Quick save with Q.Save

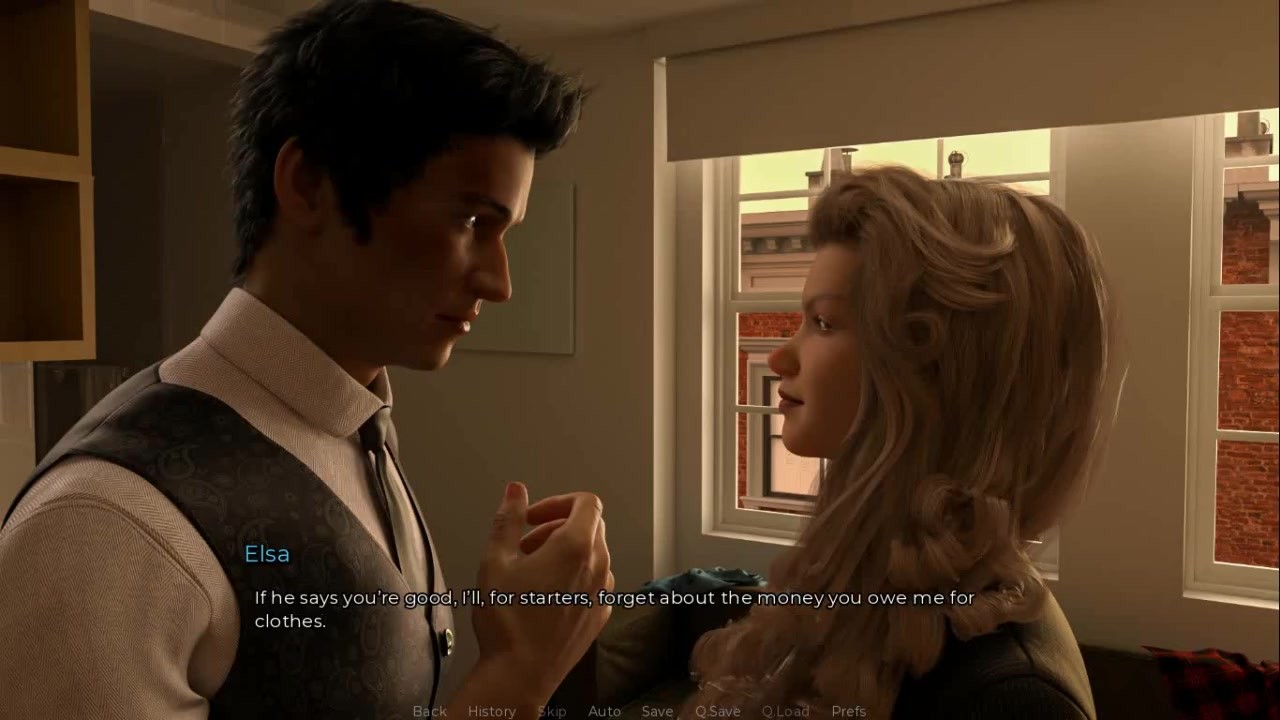[718, 711]
